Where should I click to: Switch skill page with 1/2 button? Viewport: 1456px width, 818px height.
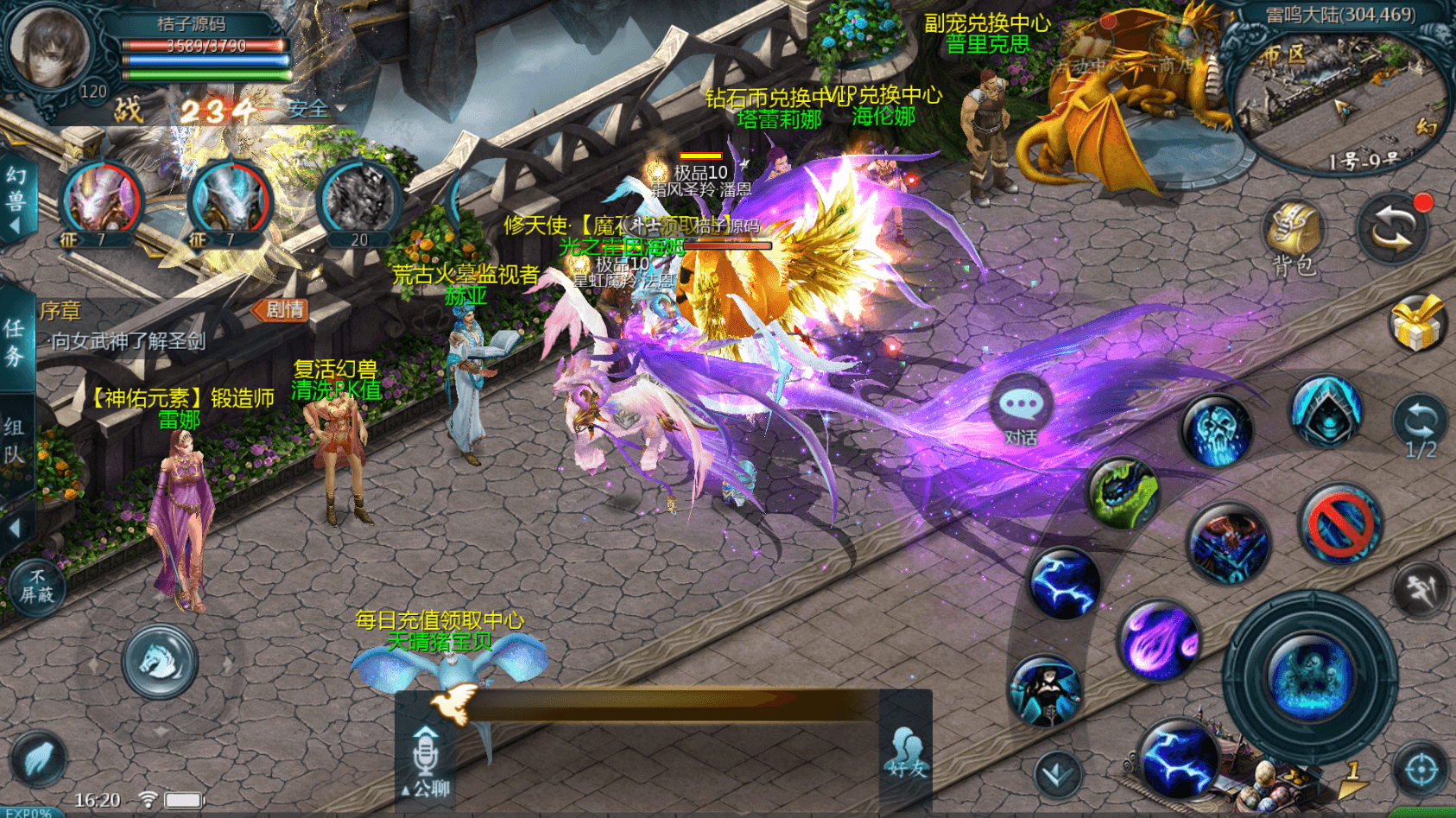click(1419, 428)
